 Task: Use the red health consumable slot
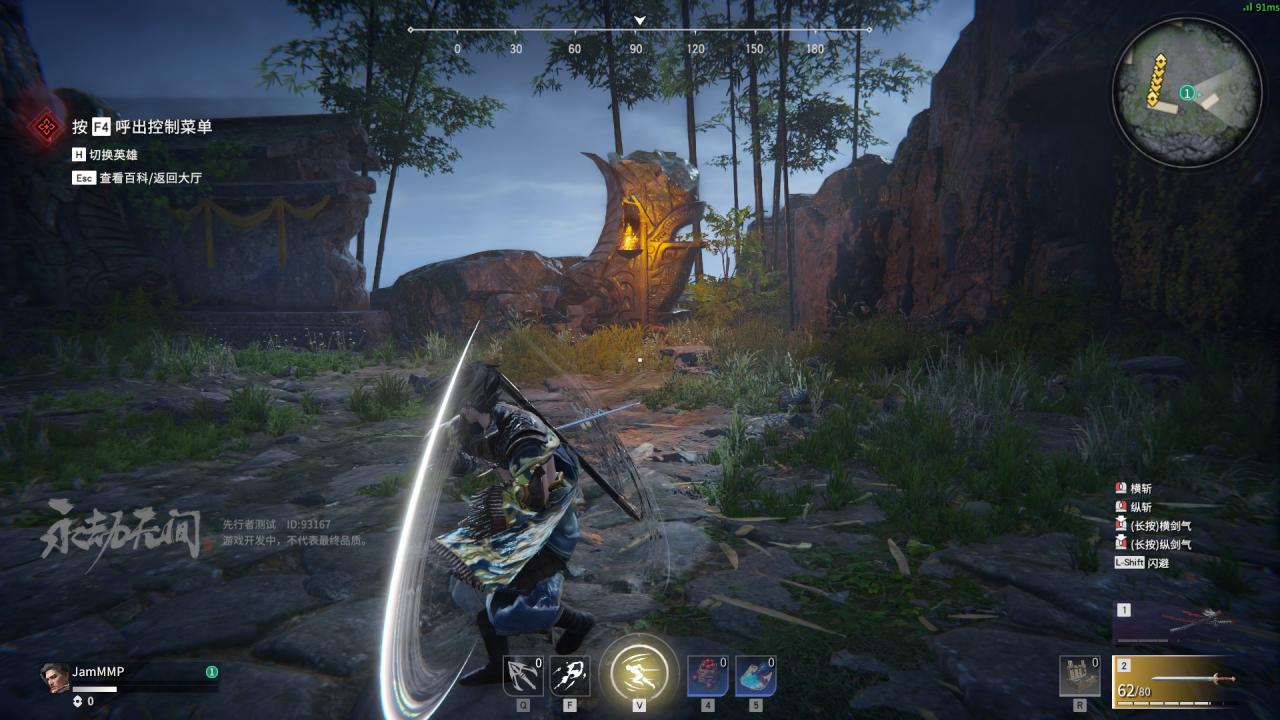click(x=707, y=676)
